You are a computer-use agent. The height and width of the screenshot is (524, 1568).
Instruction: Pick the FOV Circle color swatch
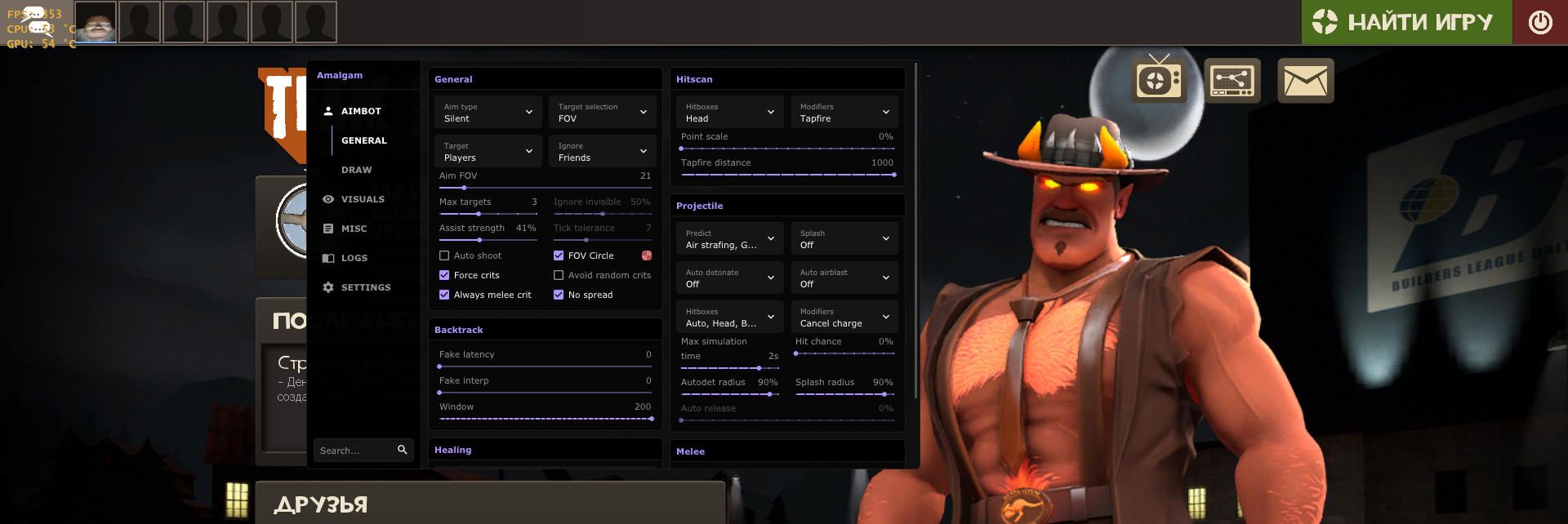647,255
